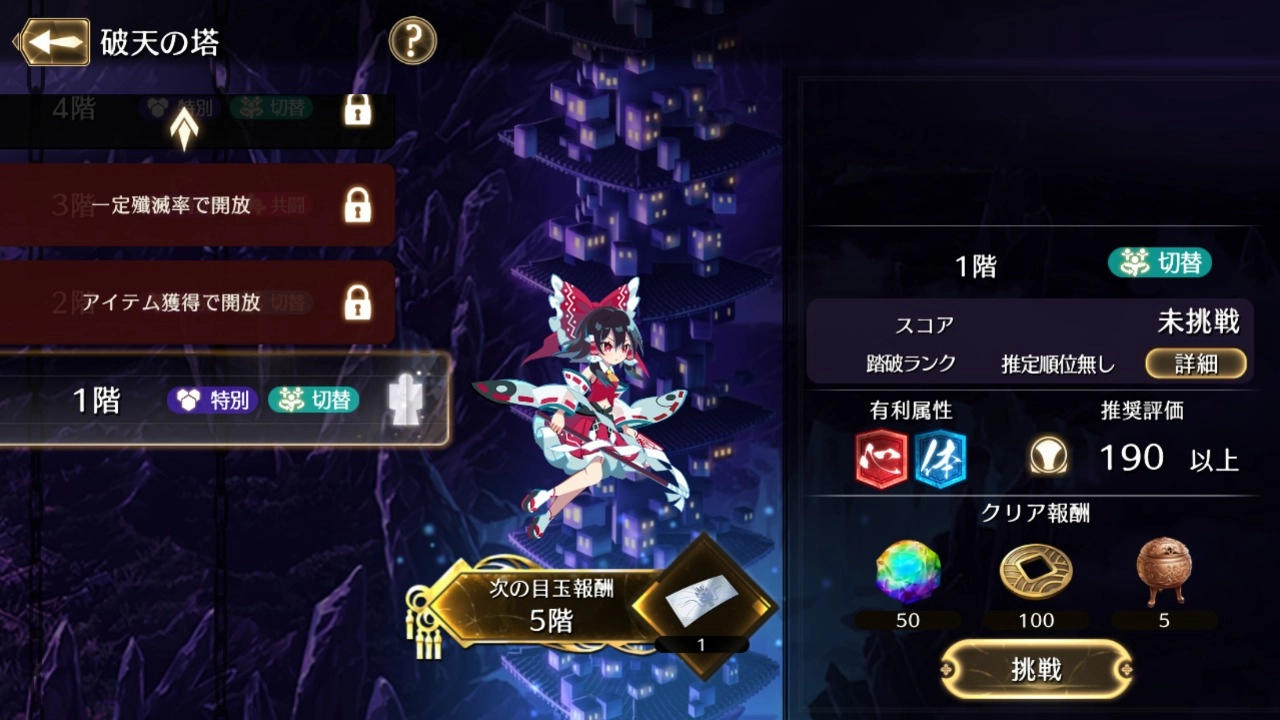Toggle the 切替 badge on the 1階 list row
This screenshot has height=720, width=1280.
pyautogui.click(x=313, y=400)
